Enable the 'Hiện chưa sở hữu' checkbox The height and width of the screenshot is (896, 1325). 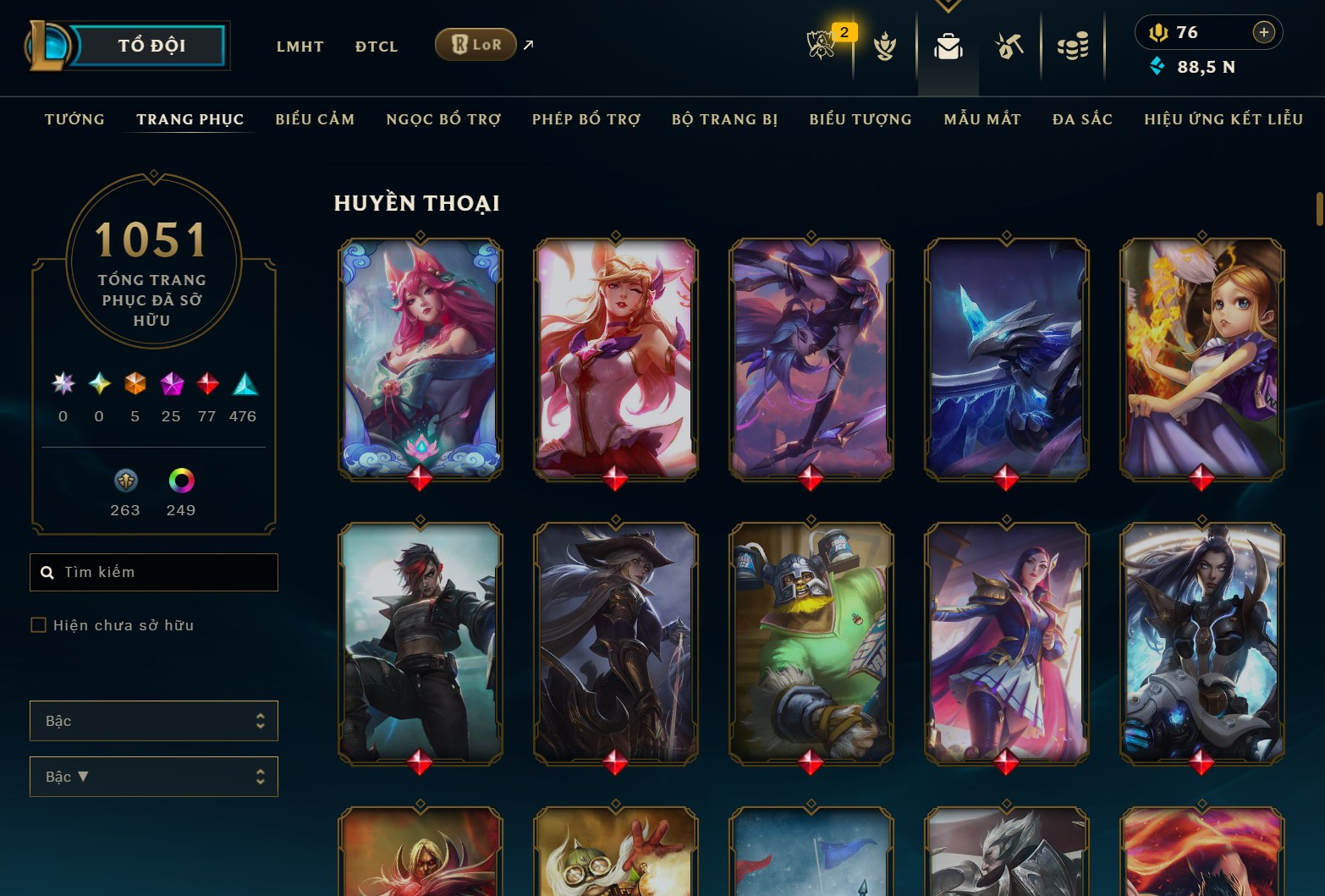point(39,624)
